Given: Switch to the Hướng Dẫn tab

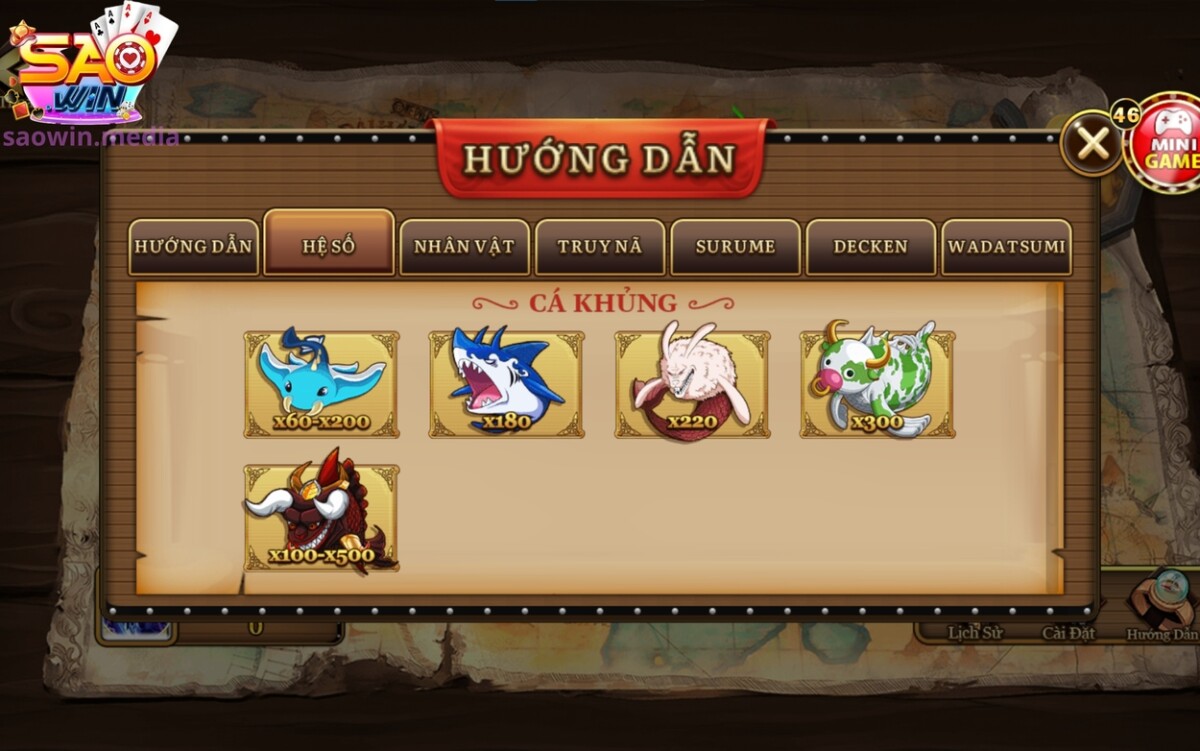Looking at the screenshot, I should click(x=194, y=247).
